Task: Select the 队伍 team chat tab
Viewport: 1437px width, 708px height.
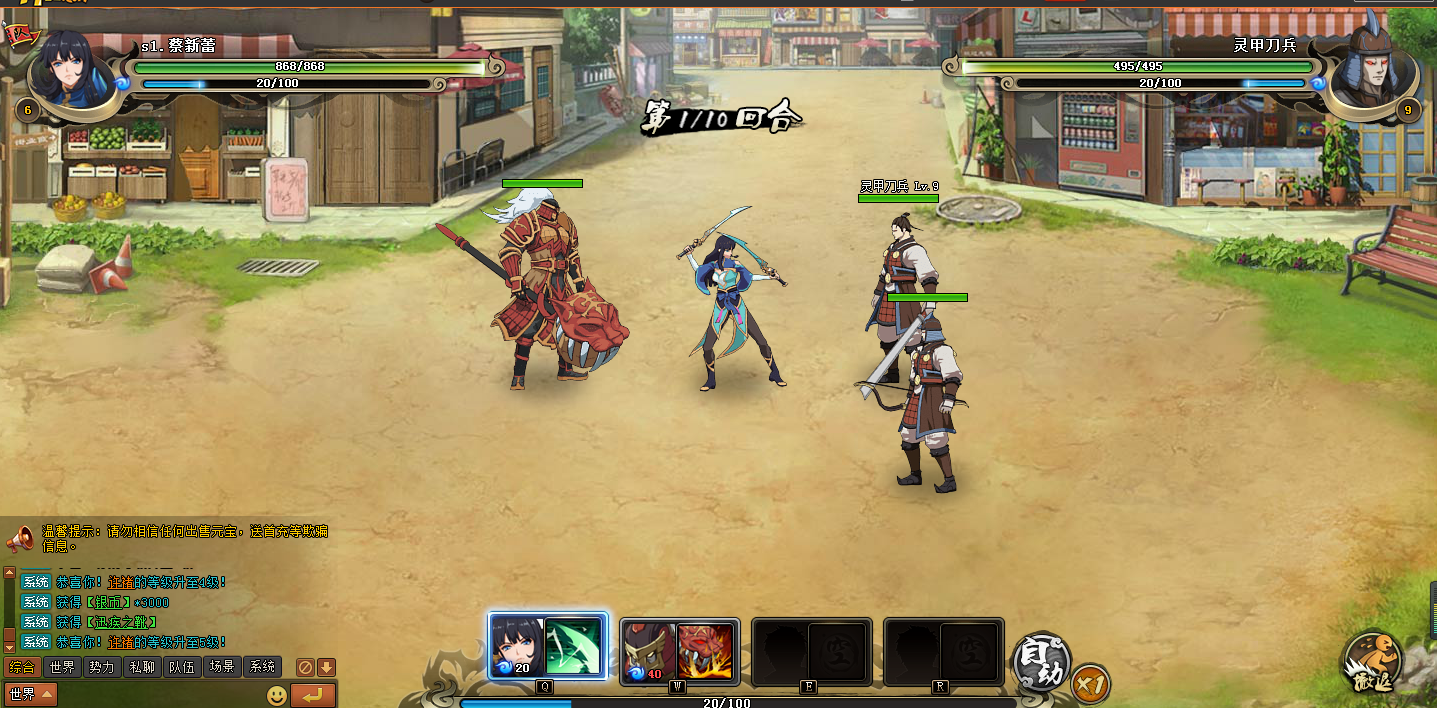Action: click(x=182, y=667)
